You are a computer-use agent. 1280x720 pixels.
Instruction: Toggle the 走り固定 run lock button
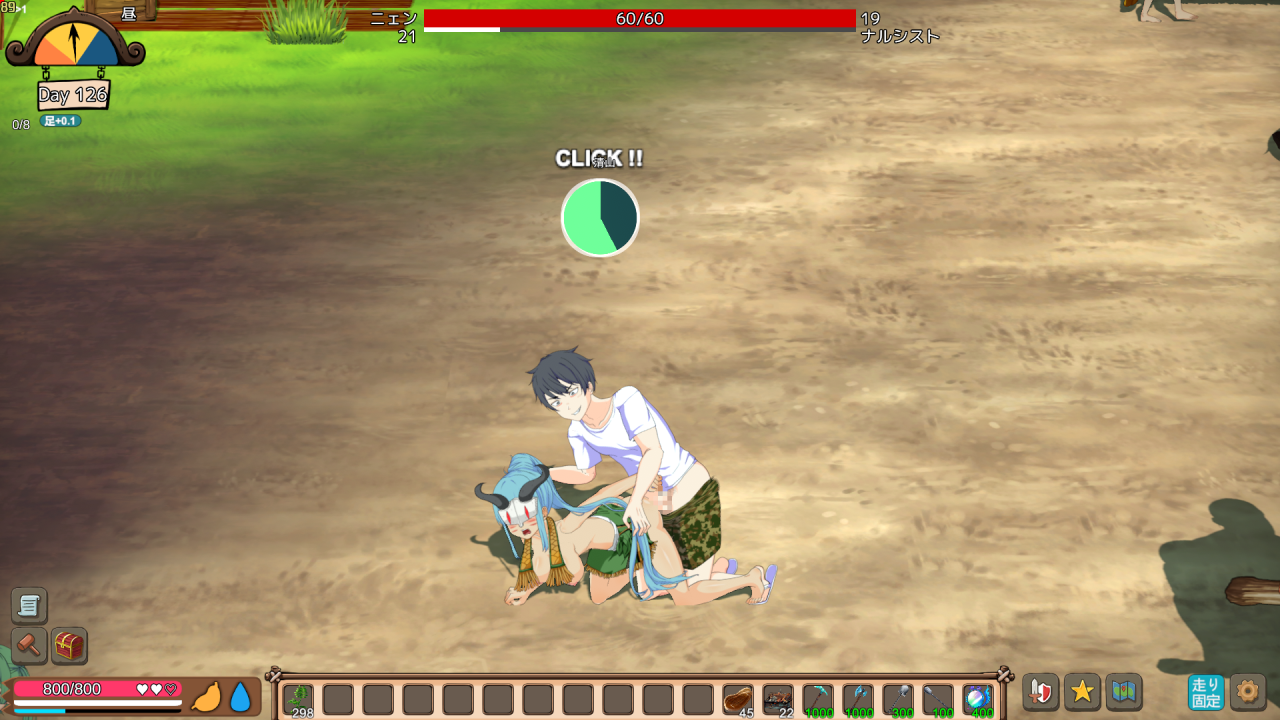(x=1206, y=692)
